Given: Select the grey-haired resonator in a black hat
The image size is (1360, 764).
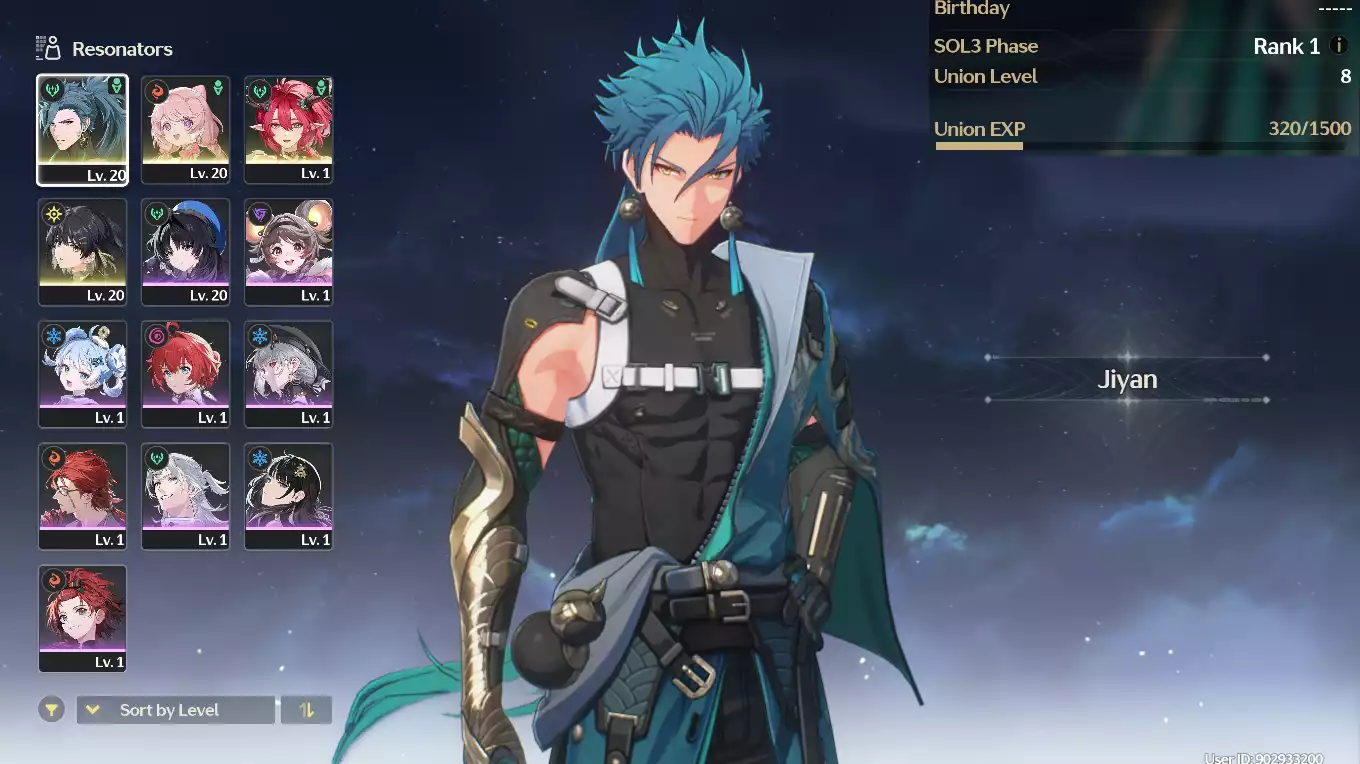Looking at the screenshot, I should tap(289, 374).
